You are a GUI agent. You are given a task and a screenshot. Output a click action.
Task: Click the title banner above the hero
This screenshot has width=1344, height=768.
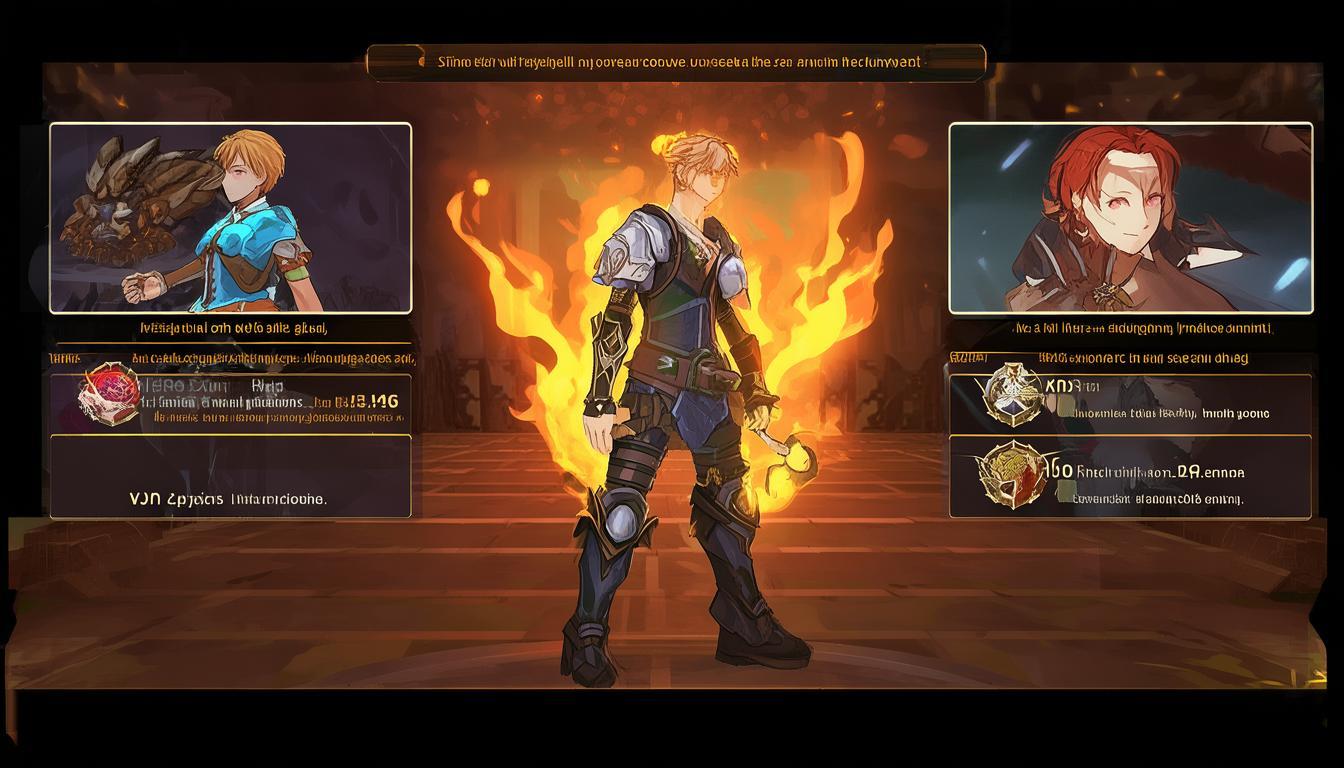coord(676,62)
